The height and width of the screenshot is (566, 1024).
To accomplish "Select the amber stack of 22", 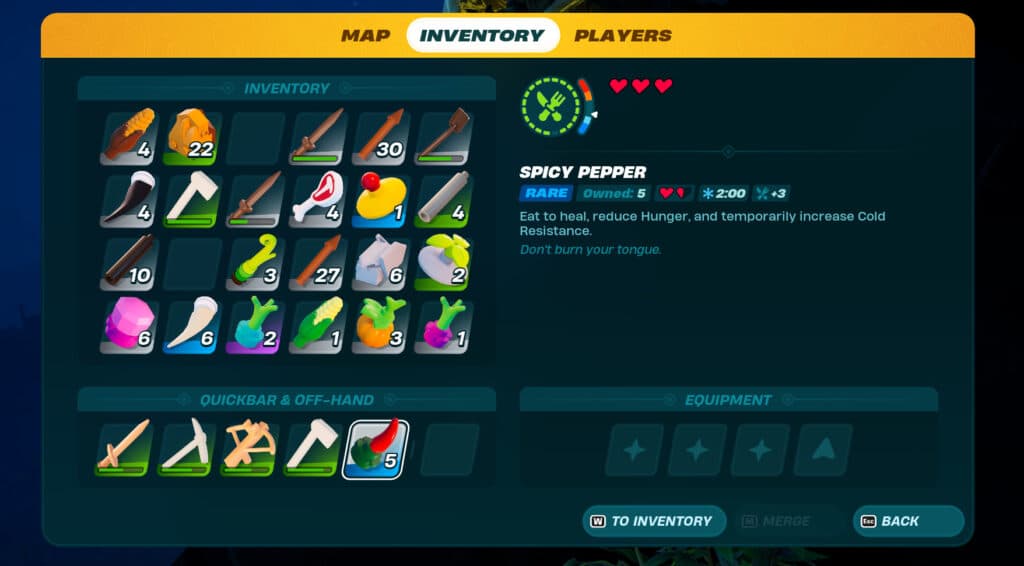I will 192,137.
